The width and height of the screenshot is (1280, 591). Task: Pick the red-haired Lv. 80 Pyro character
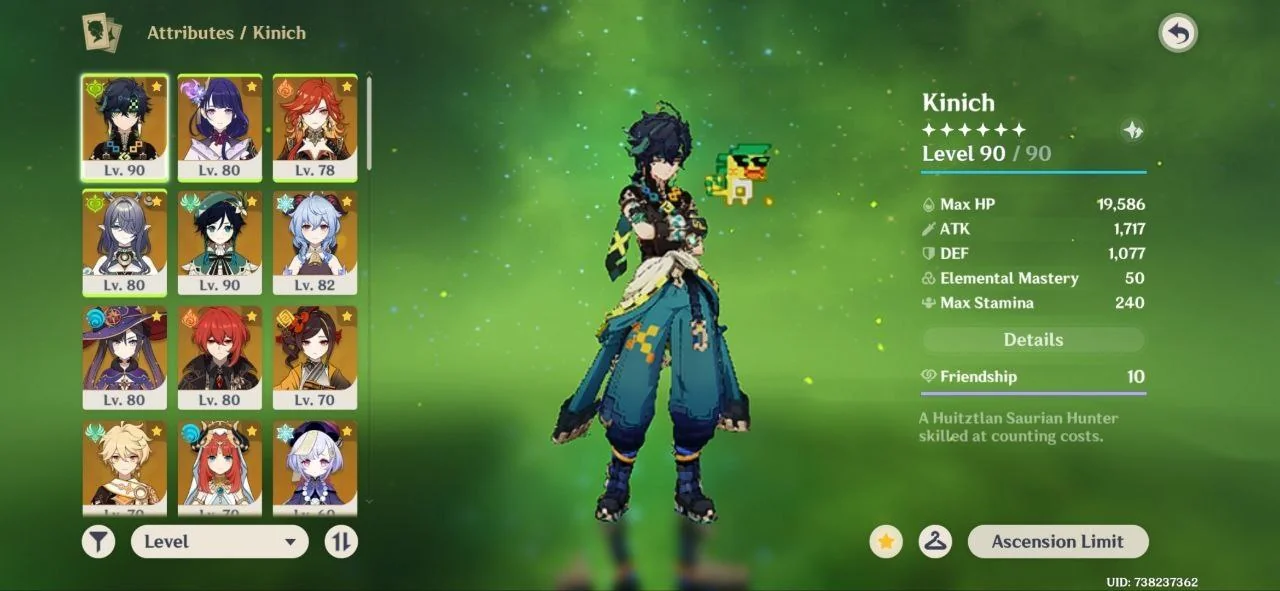click(x=220, y=357)
